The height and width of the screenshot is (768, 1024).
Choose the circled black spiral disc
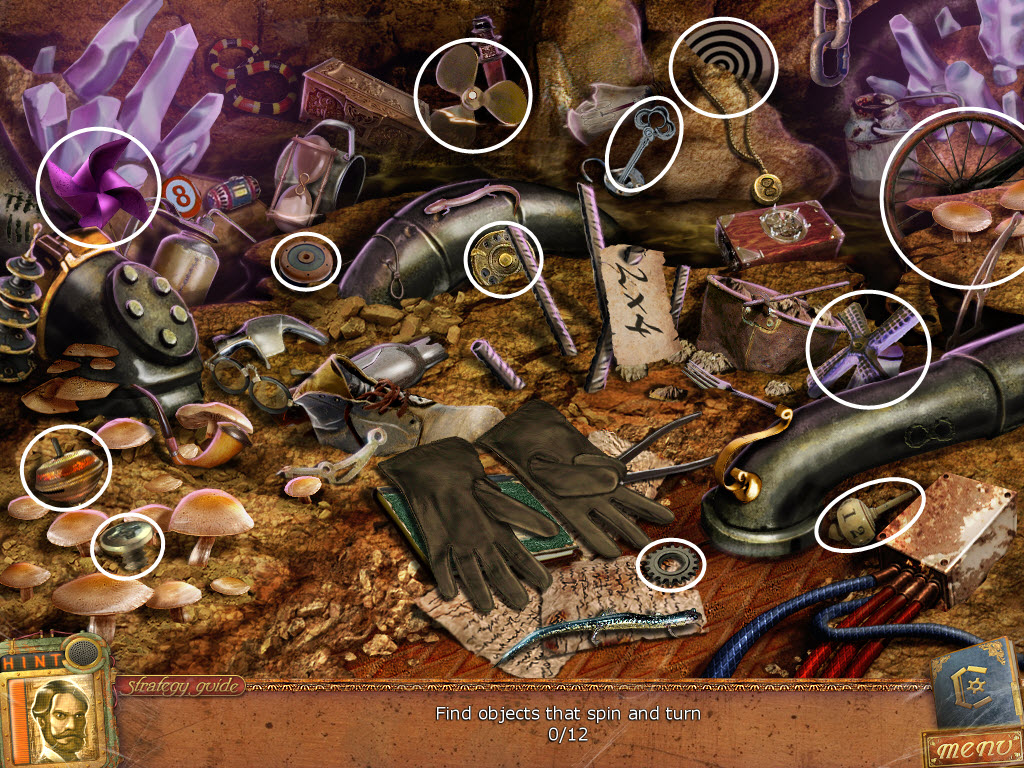click(x=723, y=68)
